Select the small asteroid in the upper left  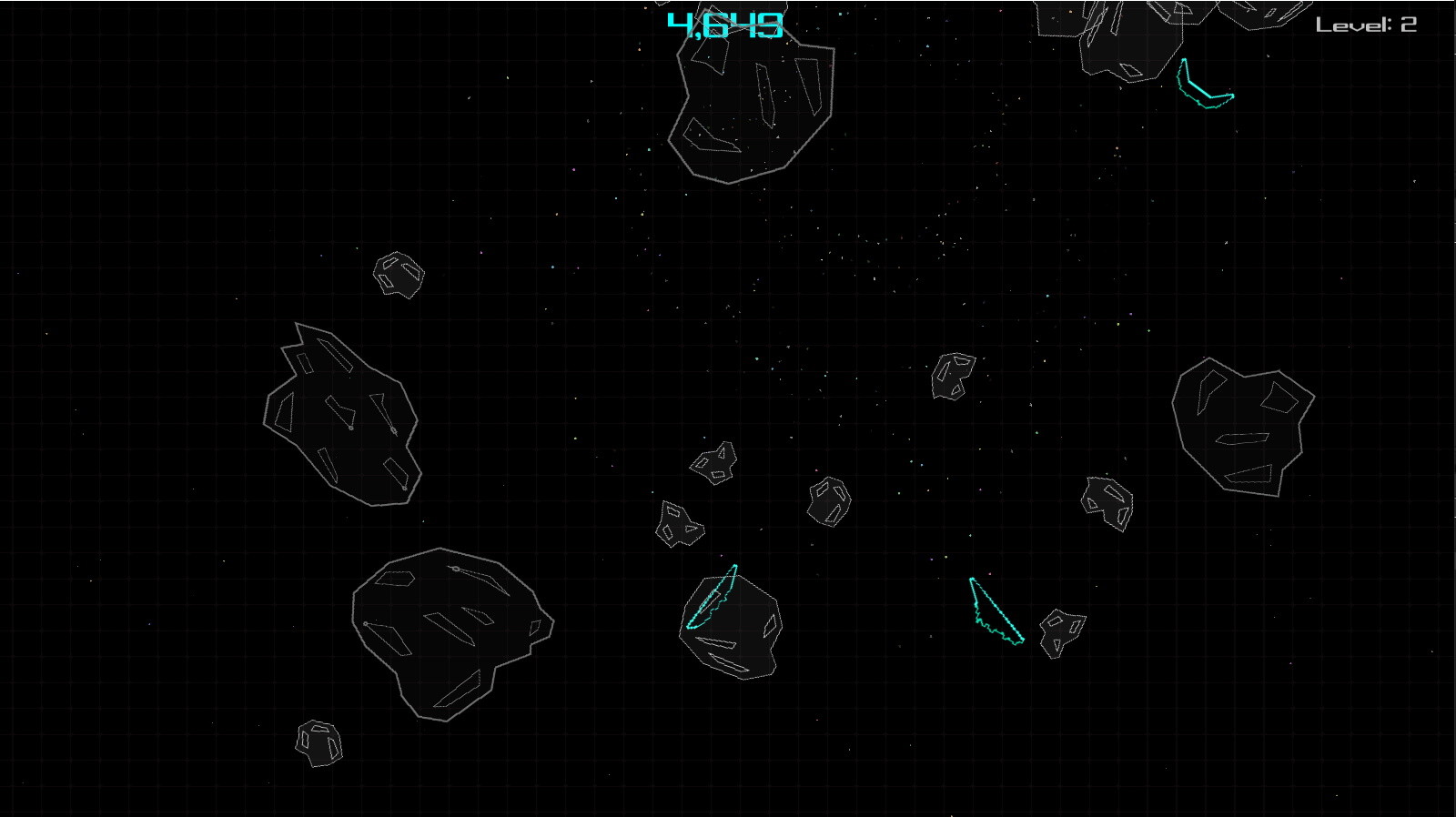[x=398, y=273]
